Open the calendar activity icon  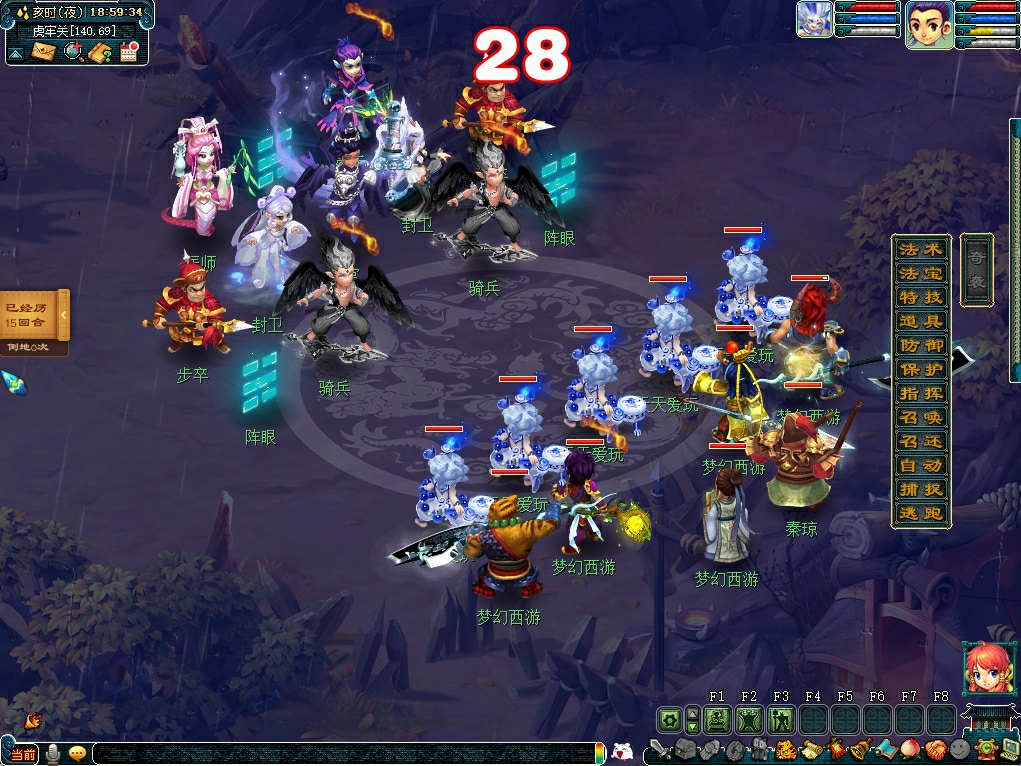click(128, 52)
